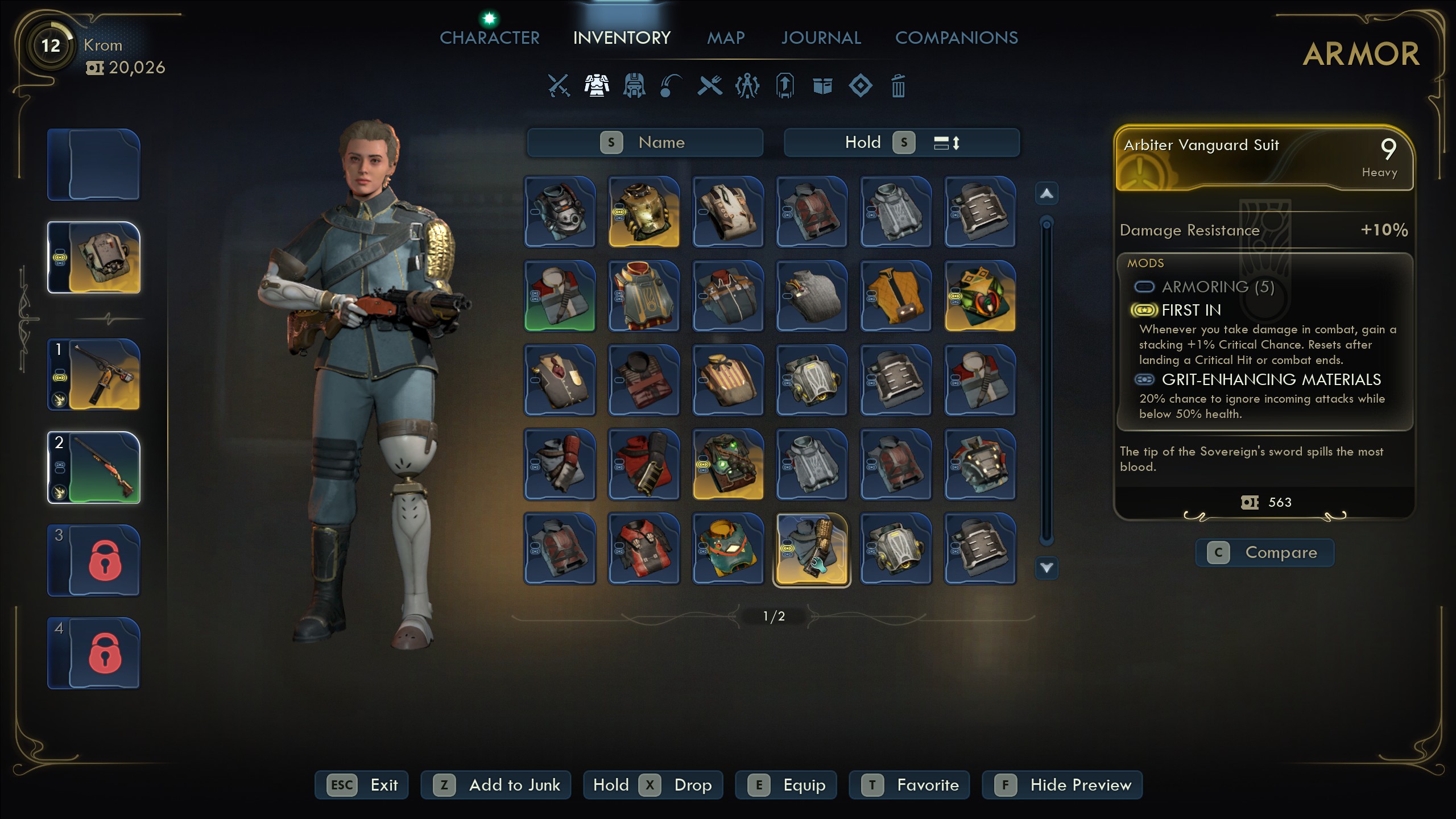This screenshot has height=819, width=1456.
Task: Open the Junk trash-can inventory filter
Action: coord(897,86)
